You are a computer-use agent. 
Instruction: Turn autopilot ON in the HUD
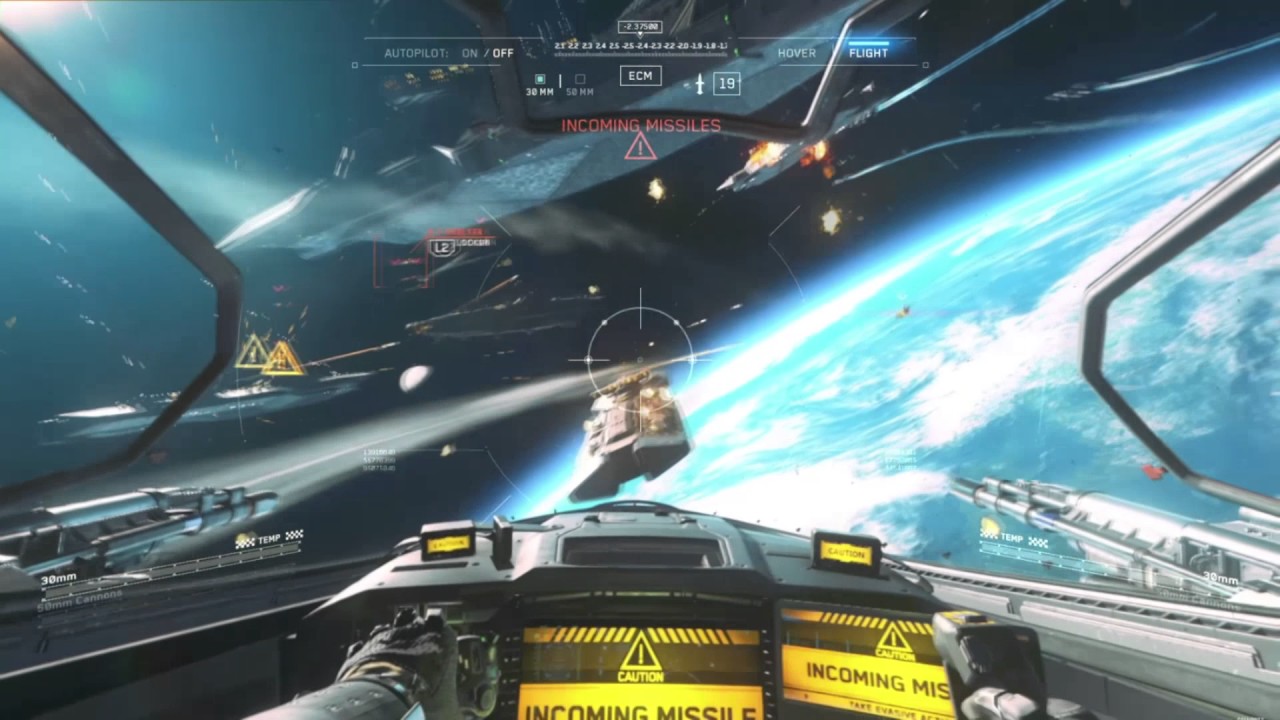[469, 53]
